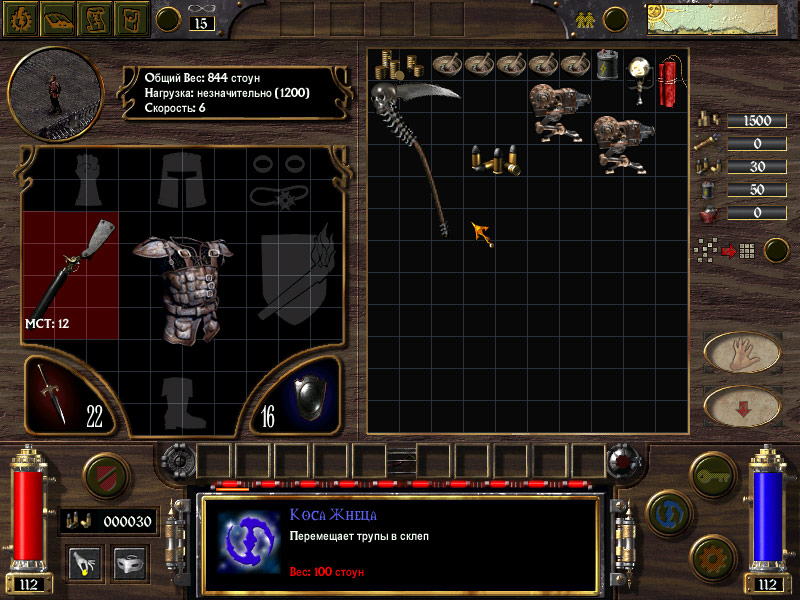Open the logbook button

coord(58,17)
